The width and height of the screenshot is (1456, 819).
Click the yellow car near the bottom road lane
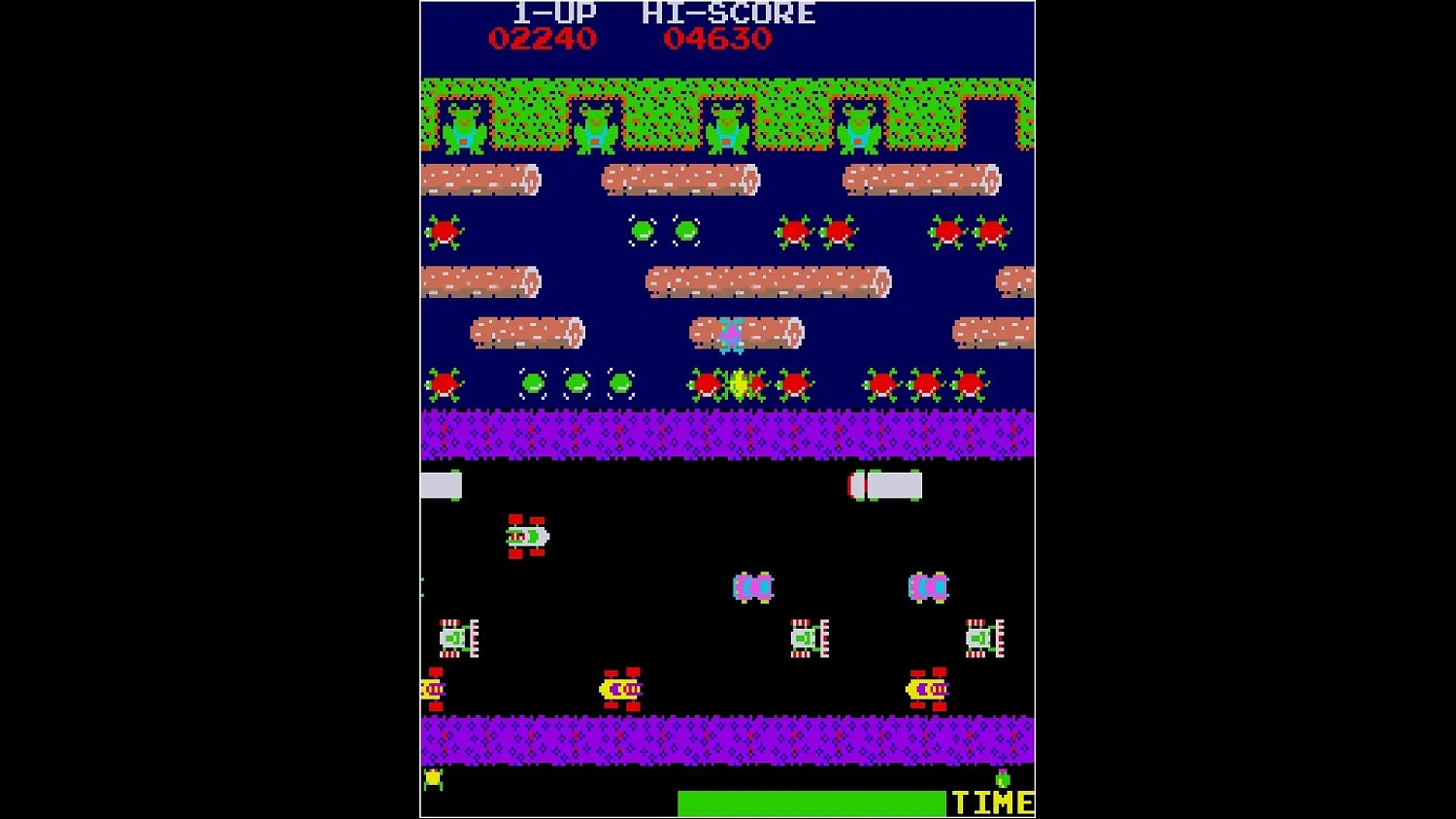coord(618,689)
